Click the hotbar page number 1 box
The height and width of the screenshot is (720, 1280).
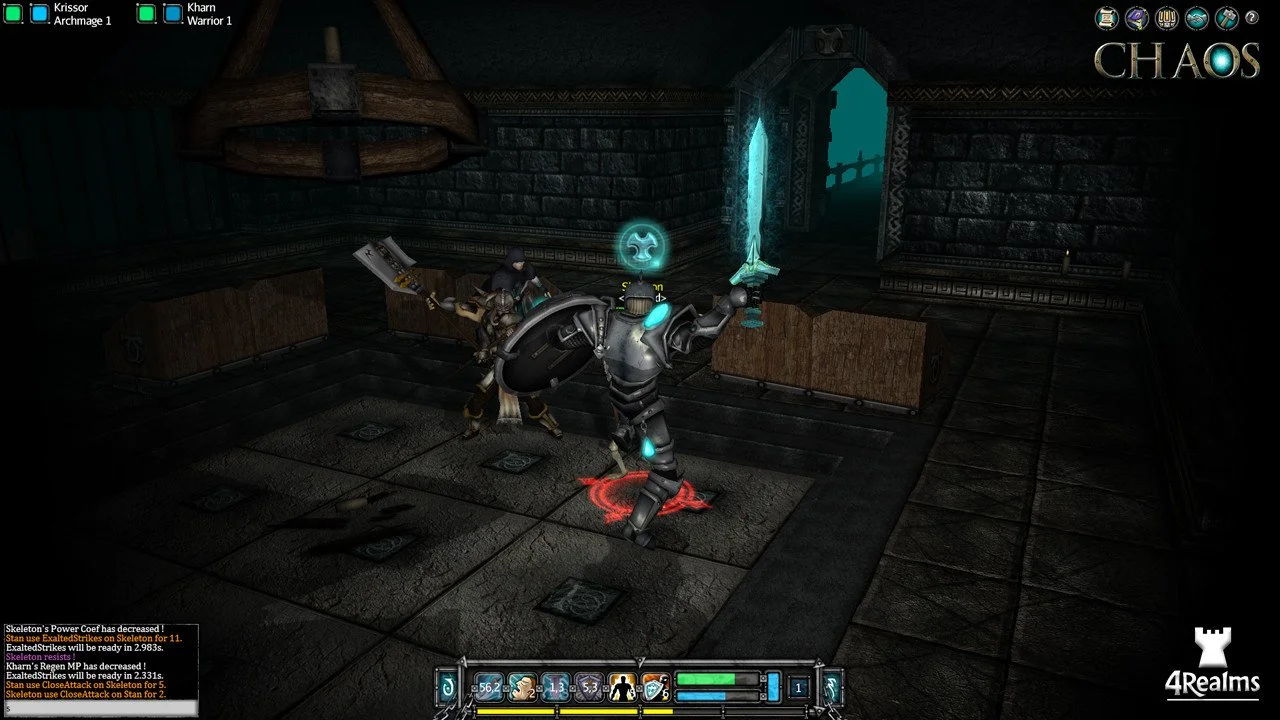(x=798, y=687)
